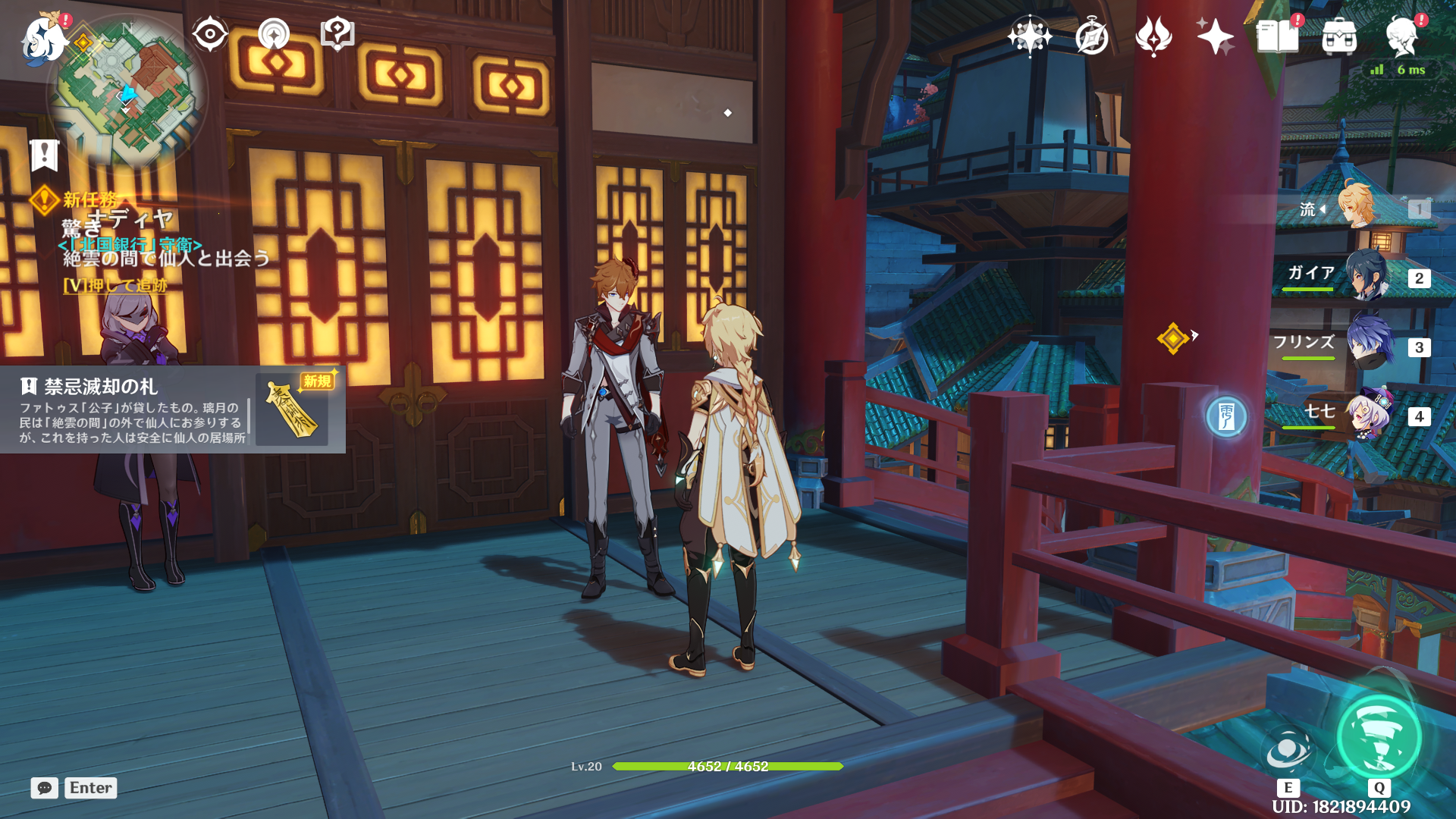Open the quest navigation beacon icon
The height and width of the screenshot is (819, 1456).
[x=274, y=34]
